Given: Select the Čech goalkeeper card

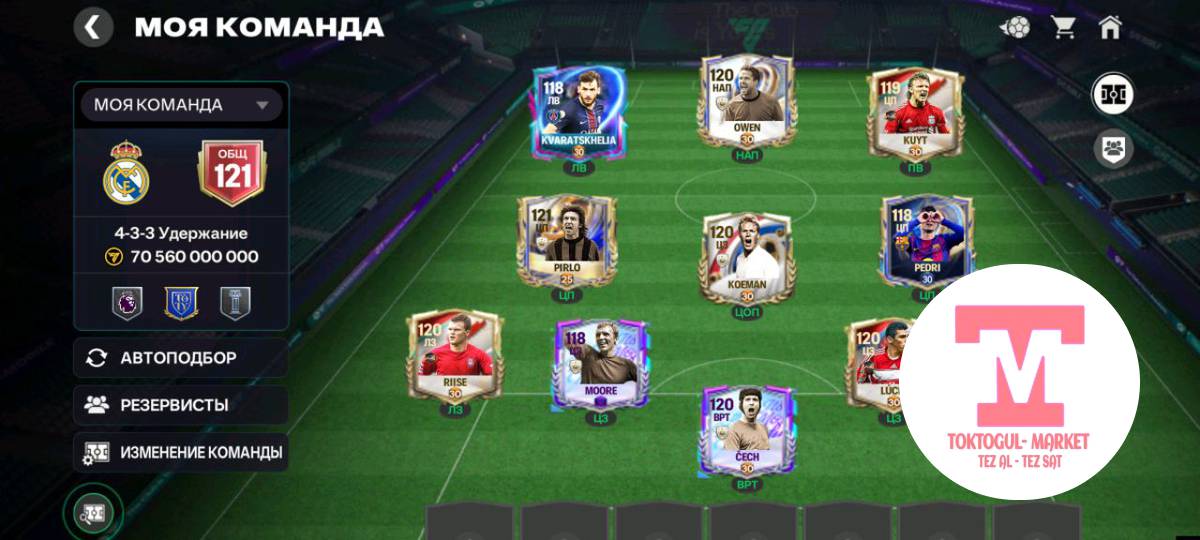Looking at the screenshot, I should pos(747,431).
